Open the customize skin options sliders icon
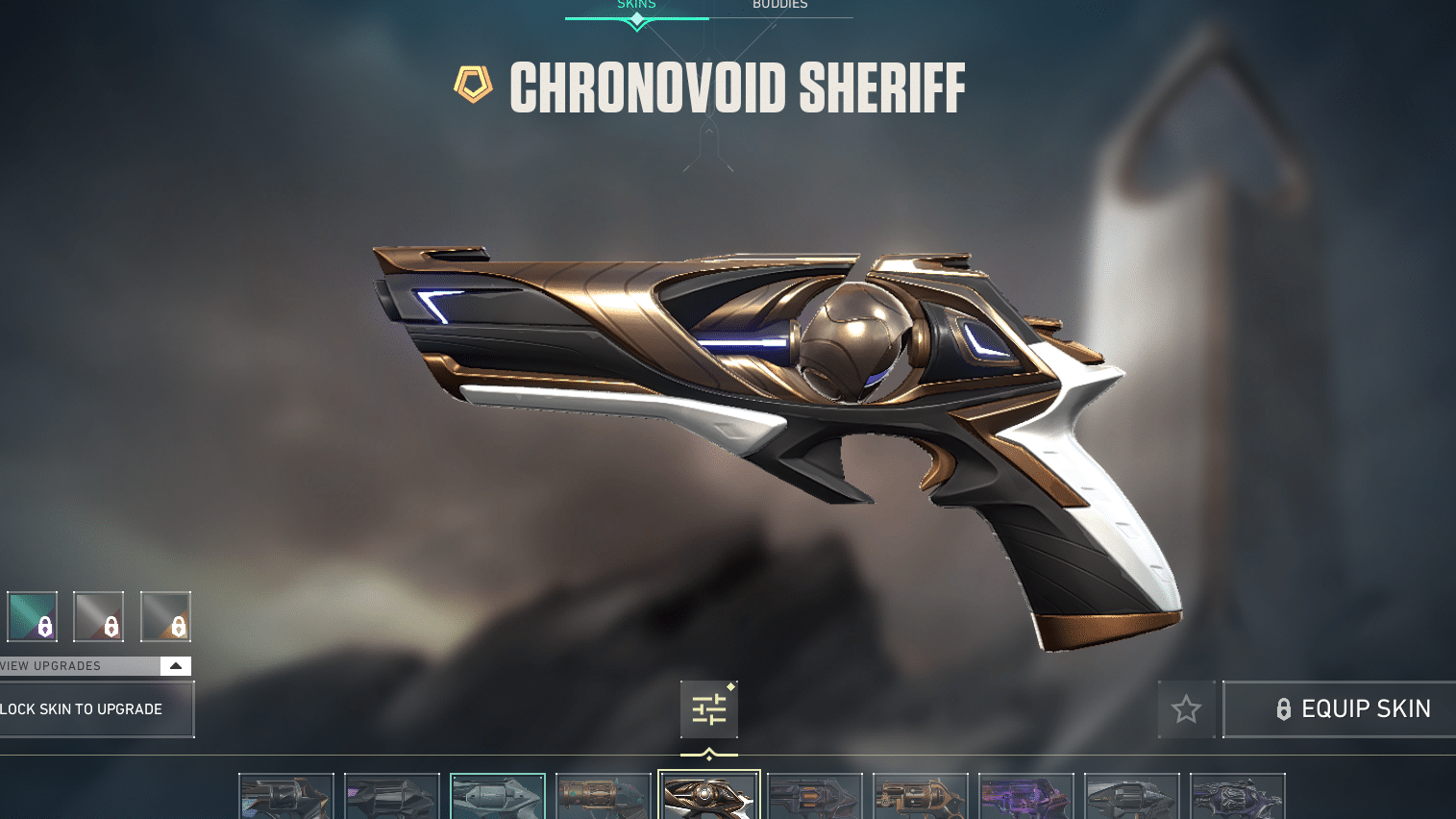Image resolution: width=1456 pixels, height=819 pixels. coord(708,708)
